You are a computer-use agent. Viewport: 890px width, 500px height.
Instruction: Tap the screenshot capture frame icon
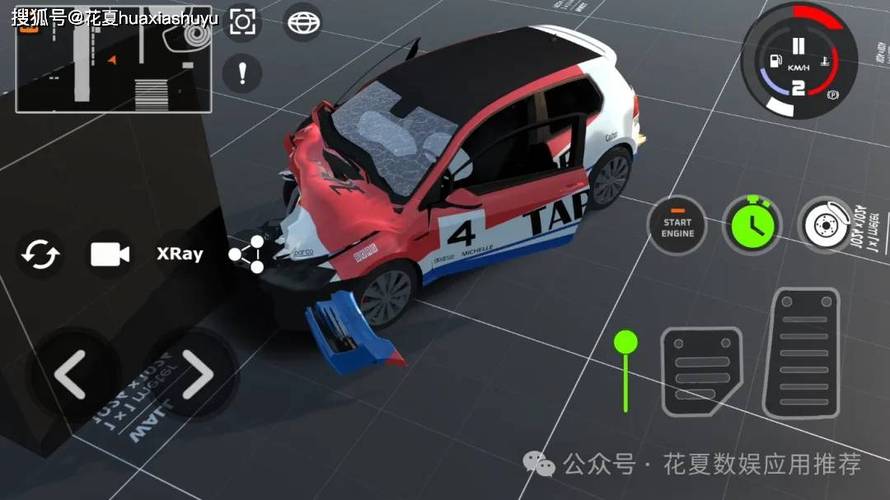(242, 22)
